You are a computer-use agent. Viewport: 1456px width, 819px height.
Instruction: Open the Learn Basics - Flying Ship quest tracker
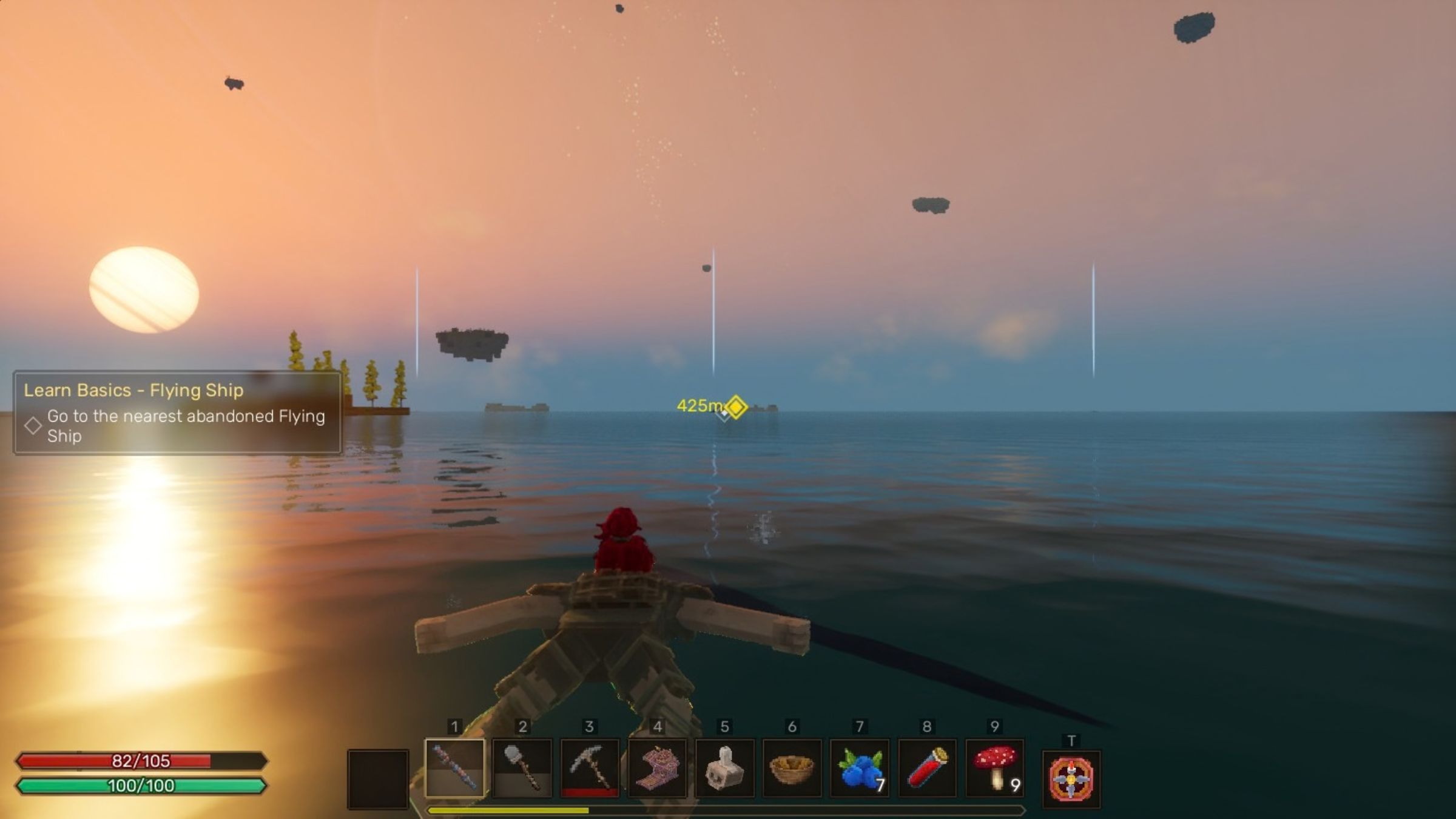click(x=177, y=413)
